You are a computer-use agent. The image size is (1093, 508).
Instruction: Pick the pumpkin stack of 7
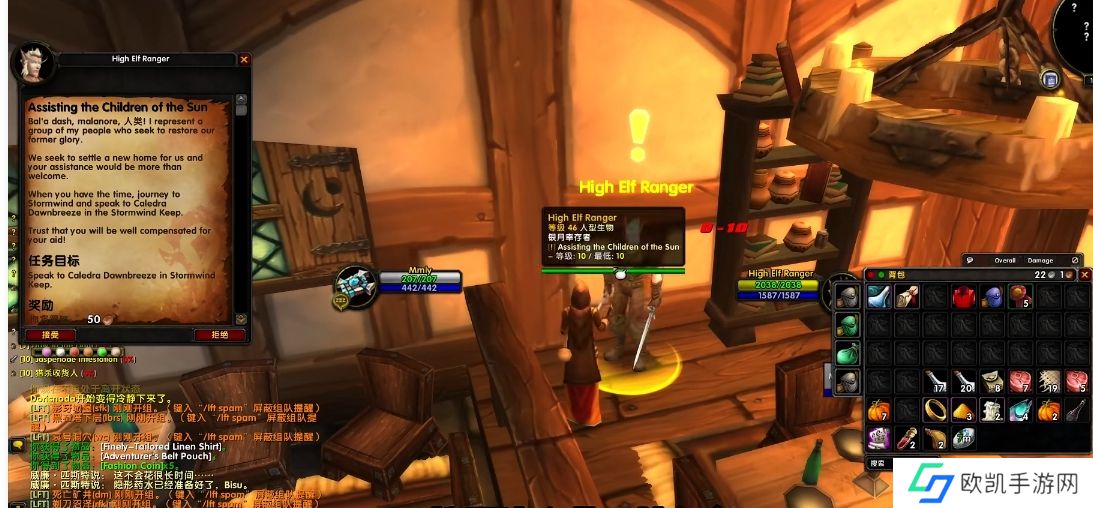pyautogui.click(x=878, y=409)
